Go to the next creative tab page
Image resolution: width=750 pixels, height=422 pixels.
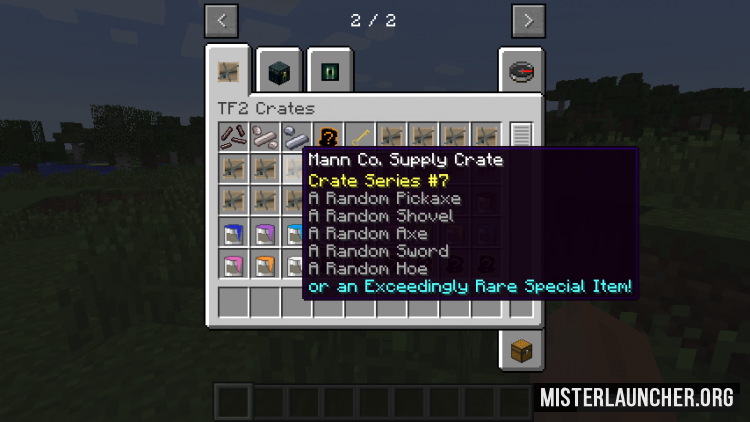click(528, 20)
